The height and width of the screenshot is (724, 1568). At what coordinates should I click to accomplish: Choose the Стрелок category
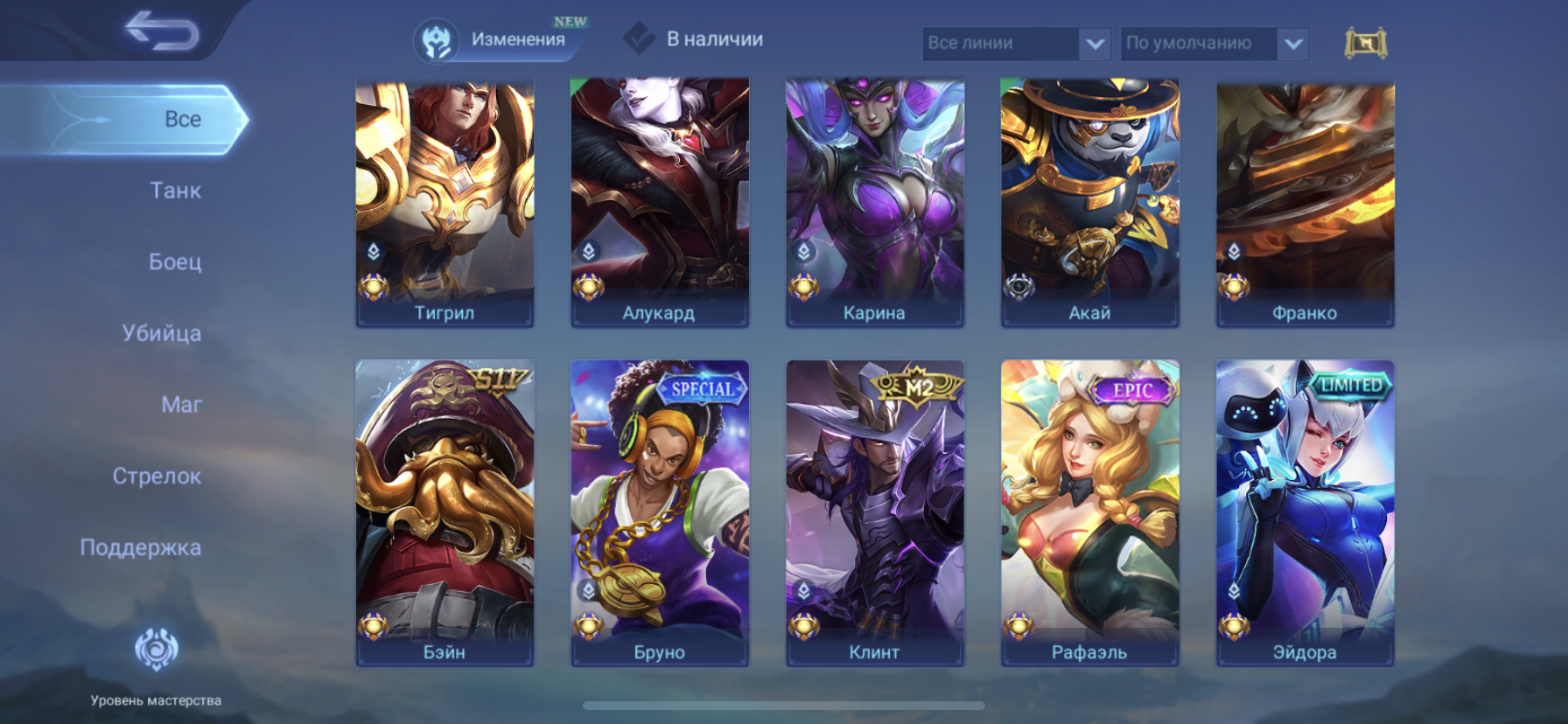click(x=157, y=477)
